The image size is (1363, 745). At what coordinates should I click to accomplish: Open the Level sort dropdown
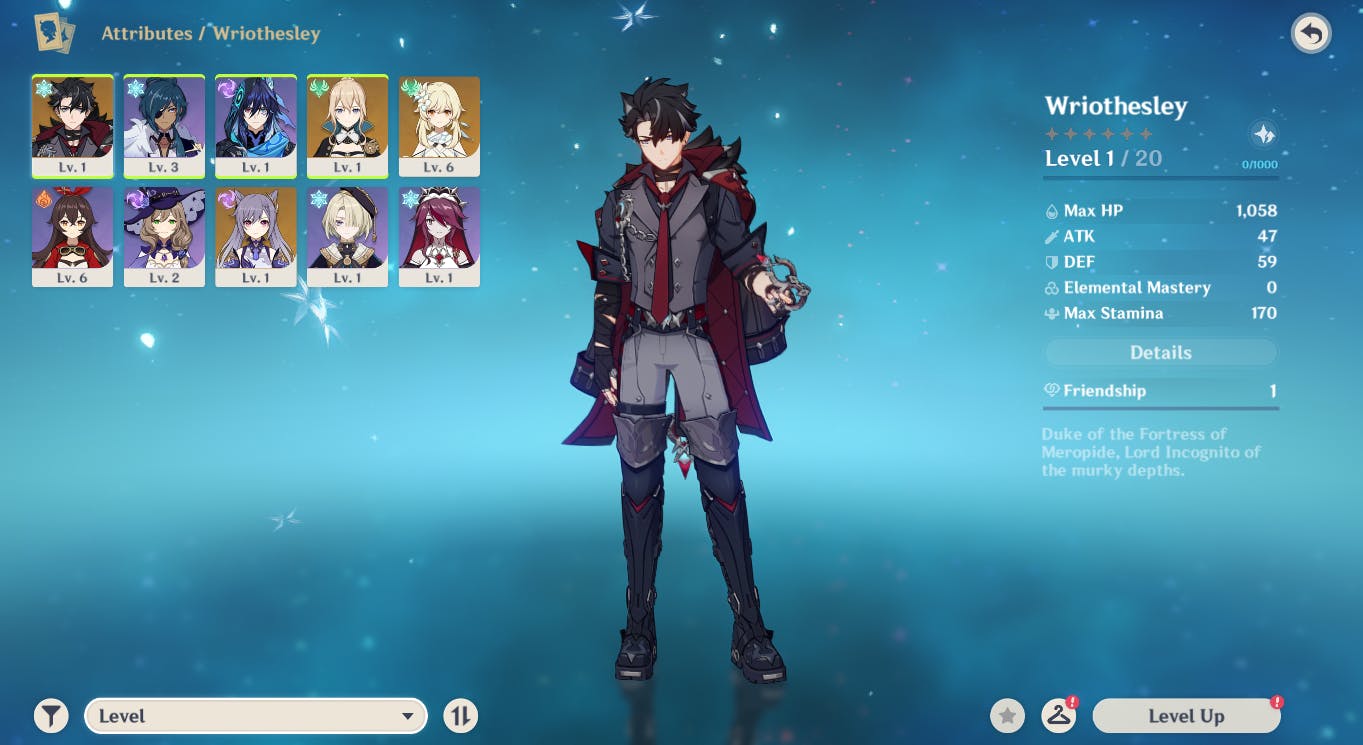(x=256, y=716)
